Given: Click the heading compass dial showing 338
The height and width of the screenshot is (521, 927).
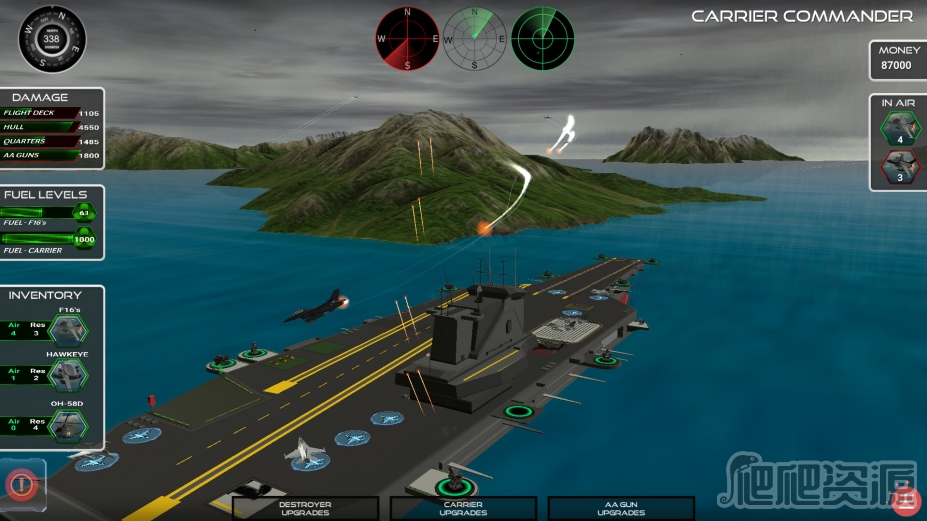Looking at the screenshot, I should coord(52,39).
